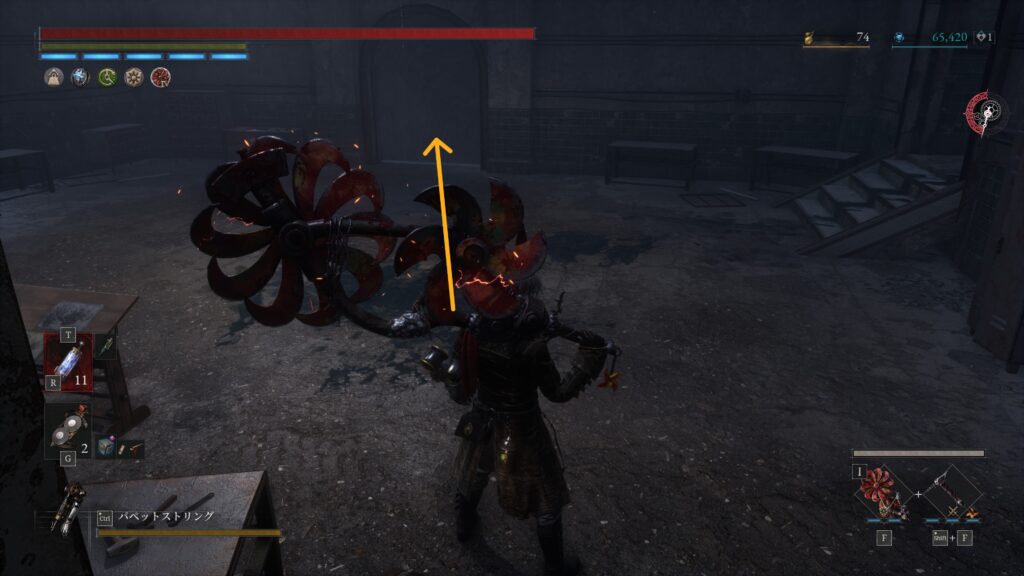The height and width of the screenshot is (576, 1024).
Task: Select the lower belt slot with the round goggle-like item
Action: click(x=66, y=432)
